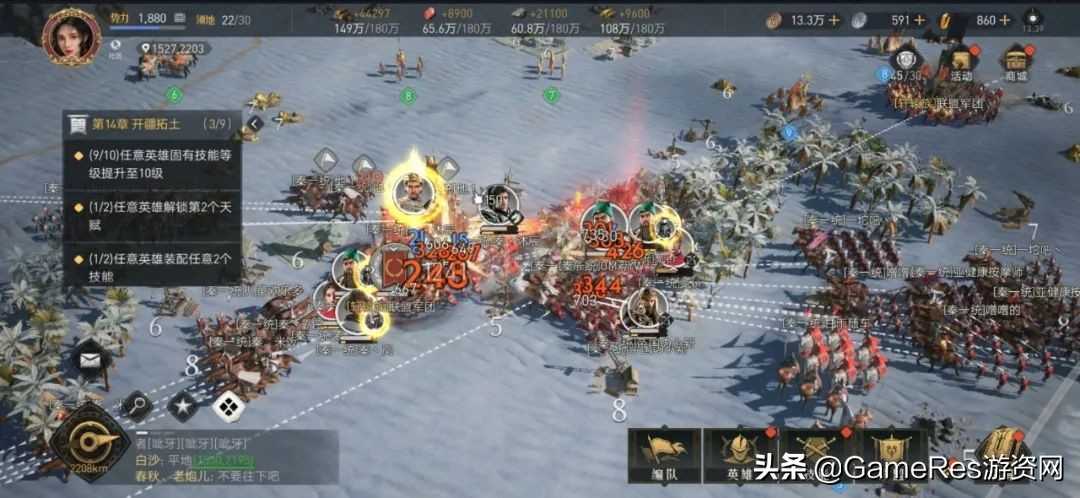This screenshot has width=1080, height=498.
Task: Open the star favorites button
Action: [182, 406]
